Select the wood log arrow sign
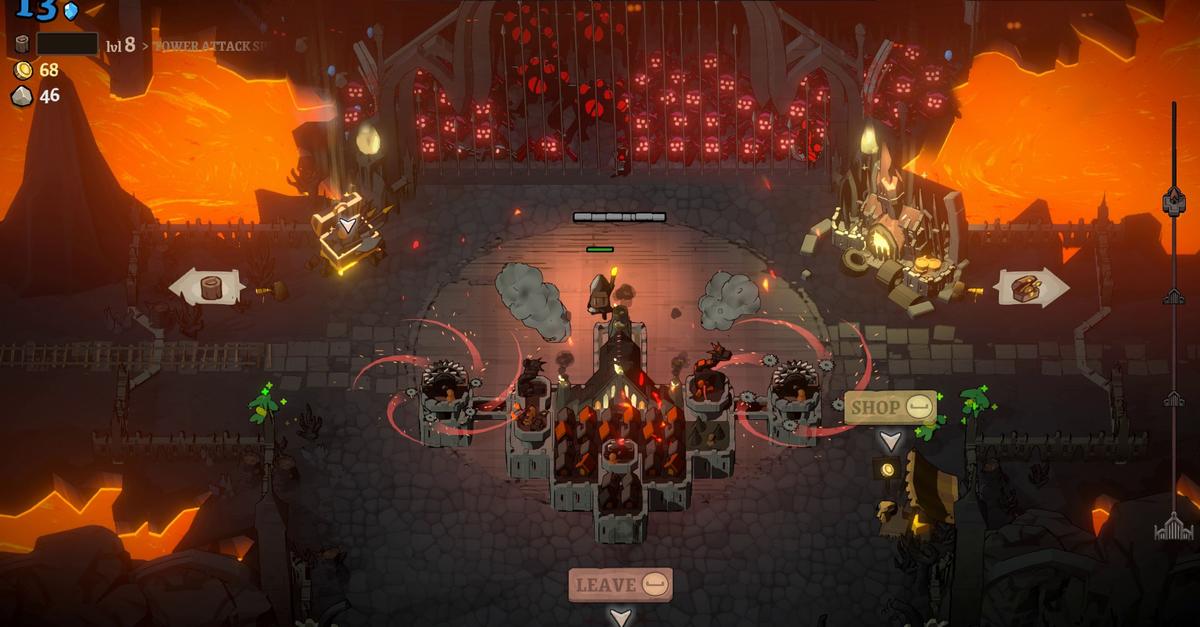 (x=208, y=287)
